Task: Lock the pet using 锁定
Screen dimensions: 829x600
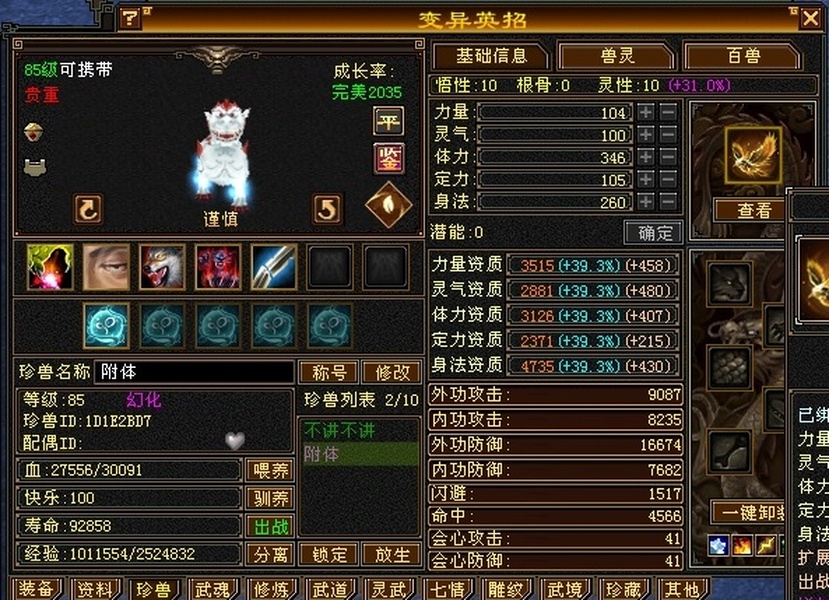Action: coord(329,554)
